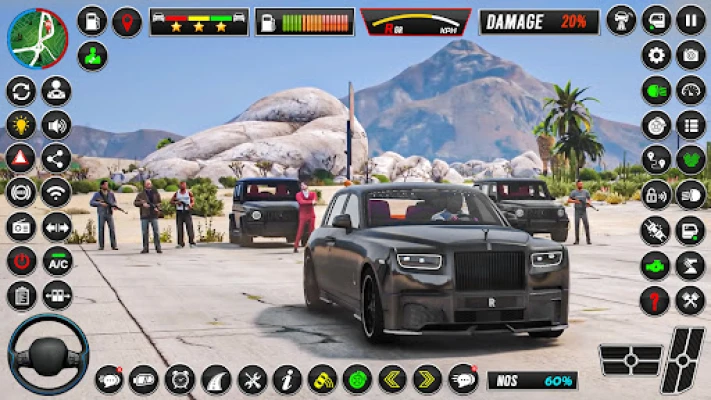Activate the right turn chevron signal

(x=427, y=379)
